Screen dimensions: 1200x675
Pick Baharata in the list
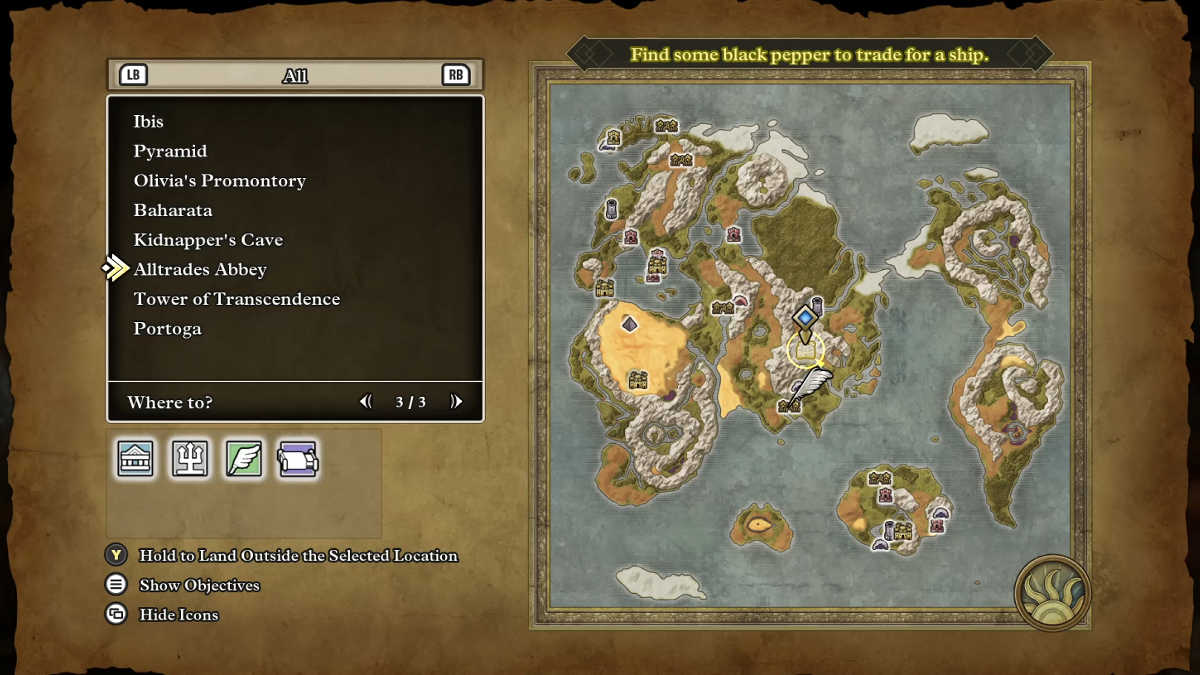[173, 210]
